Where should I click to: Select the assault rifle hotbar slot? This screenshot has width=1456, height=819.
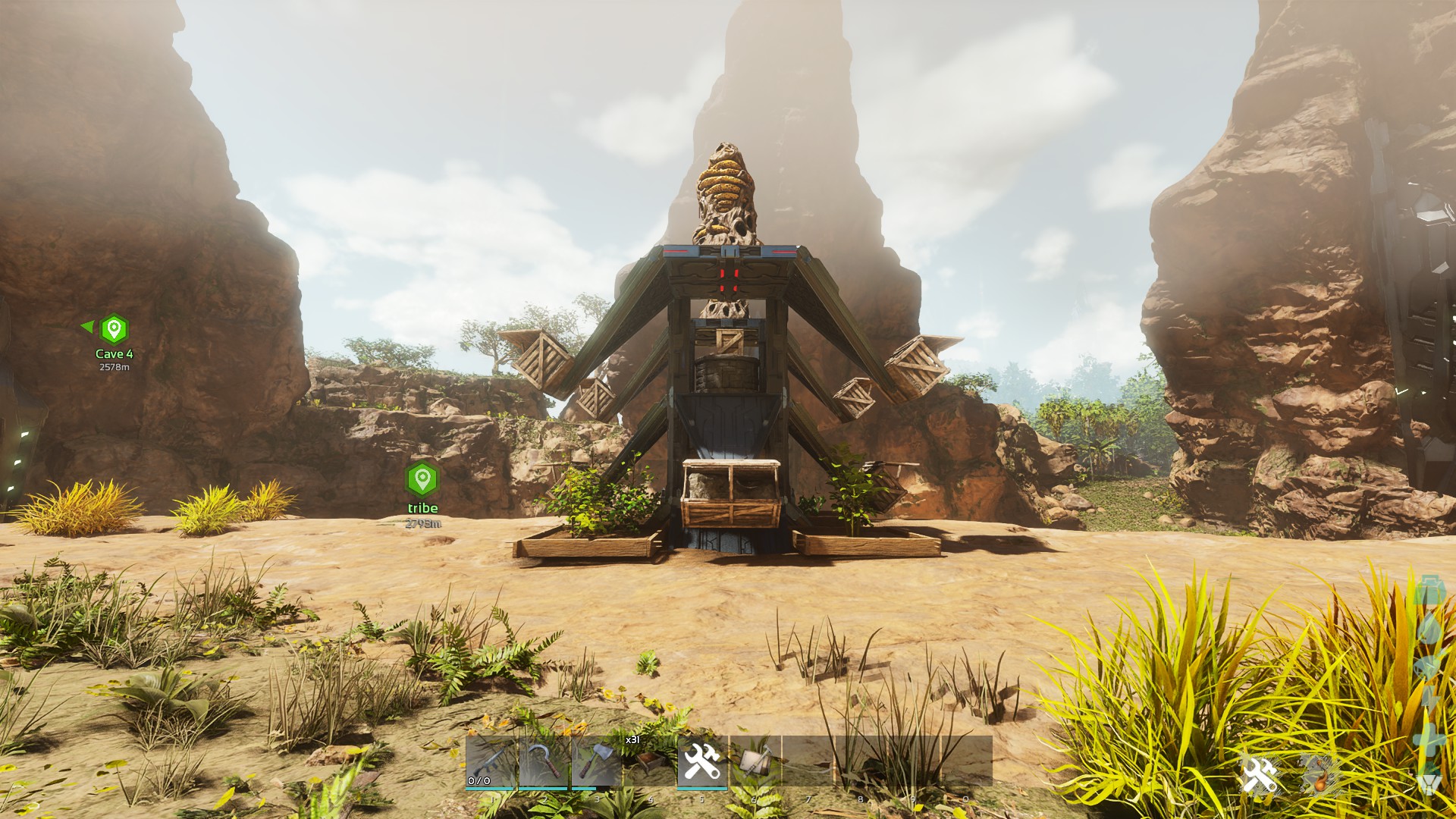(x=491, y=761)
